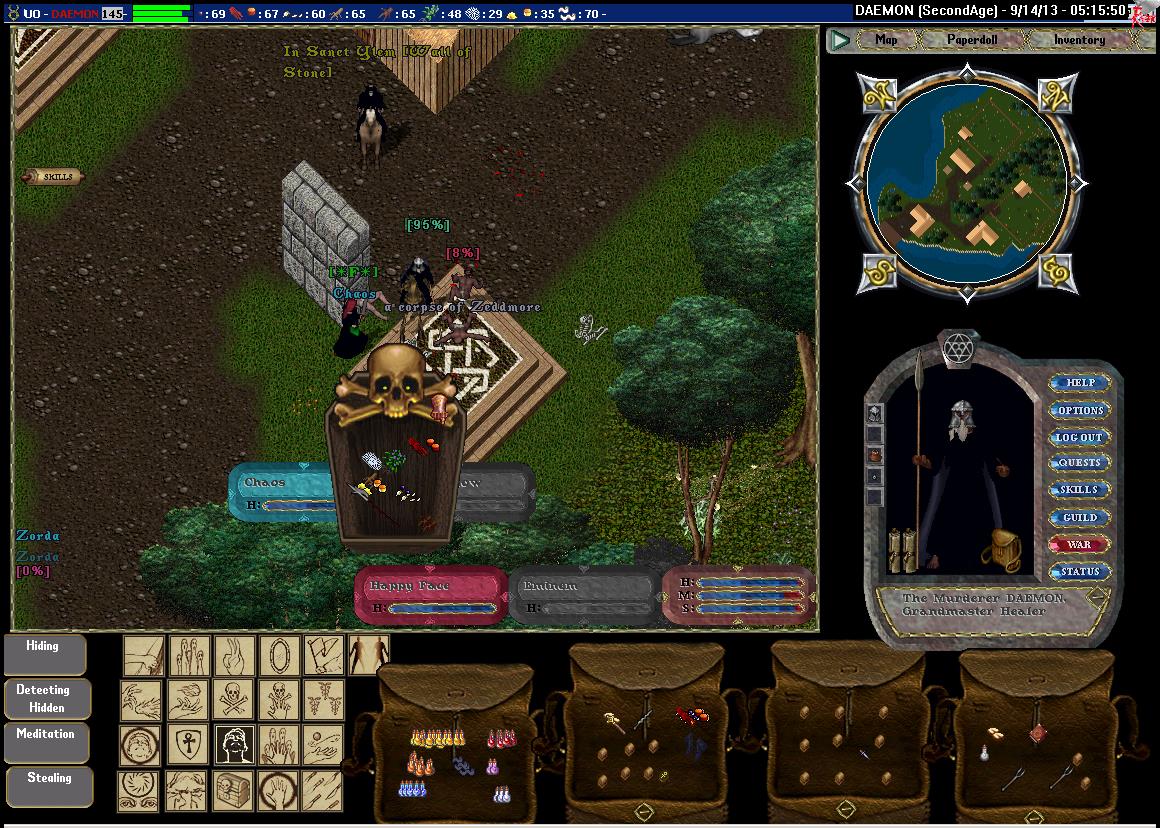Open Inventory from the top menu bar

tap(1079, 40)
